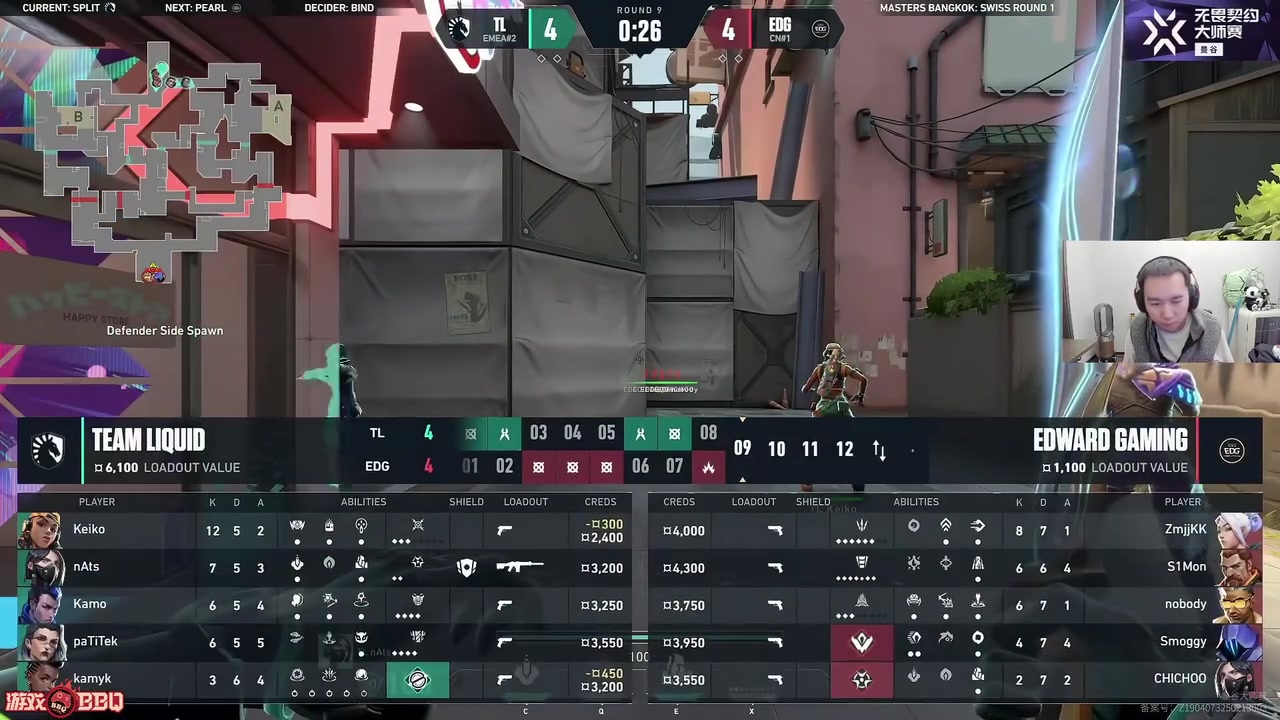Select the player named nobody
The image size is (1280, 720).
pyautogui.click(x=1186, y=604)
